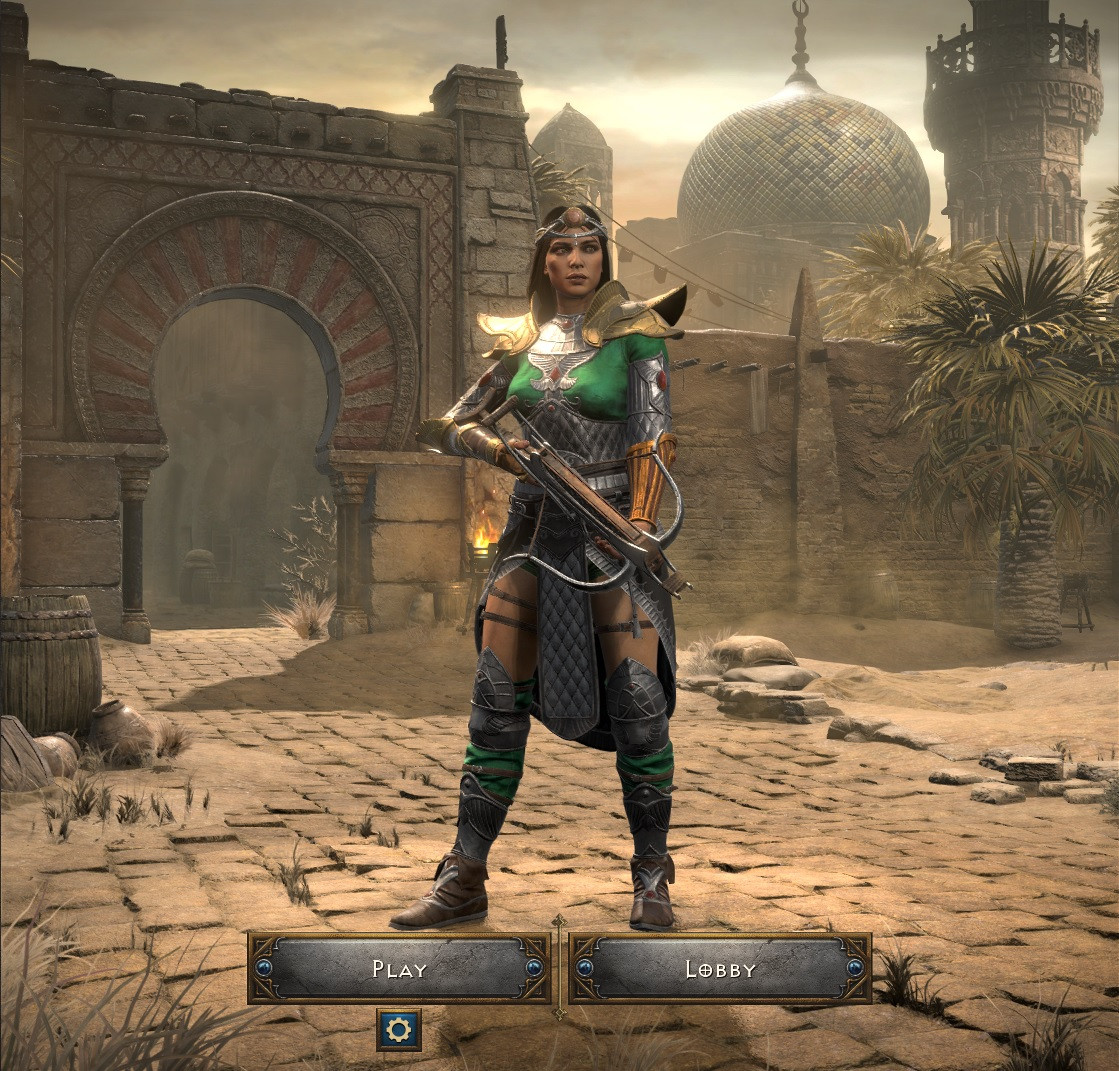Open the Lobby
1119x1071 pixels.
pos(720,968)
